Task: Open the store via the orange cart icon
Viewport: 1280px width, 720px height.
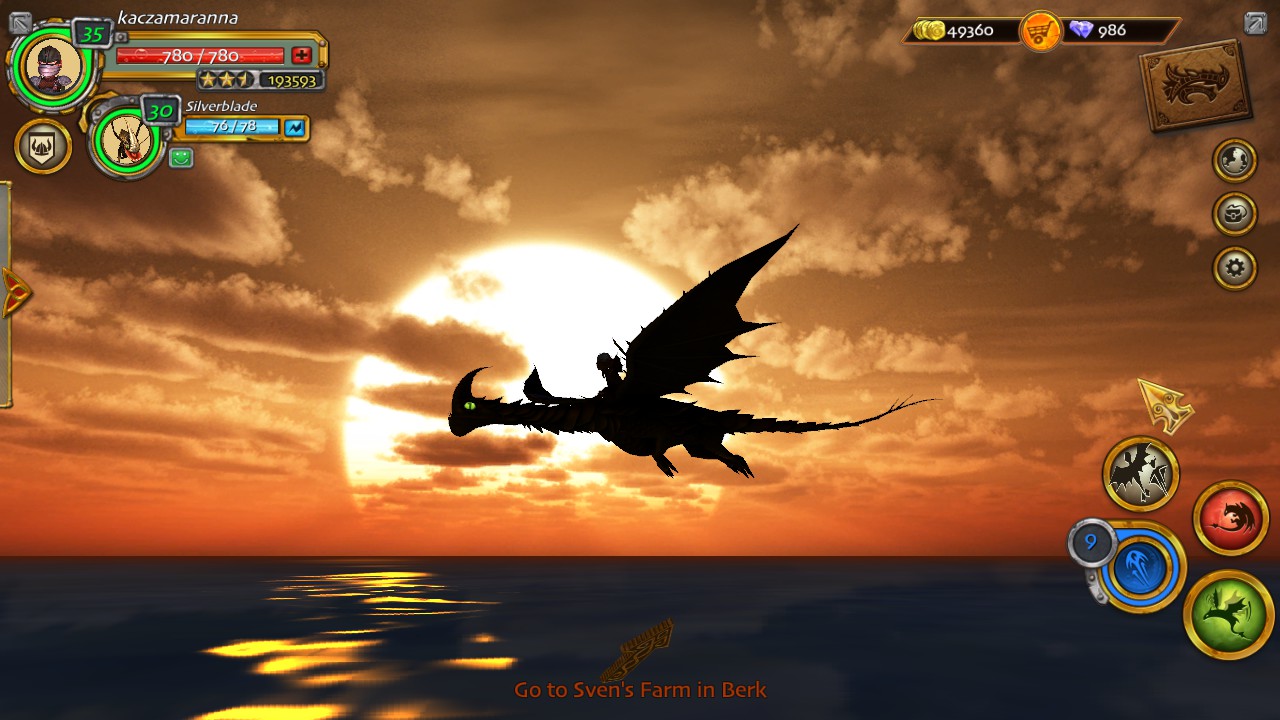Action: [1040, 31]
